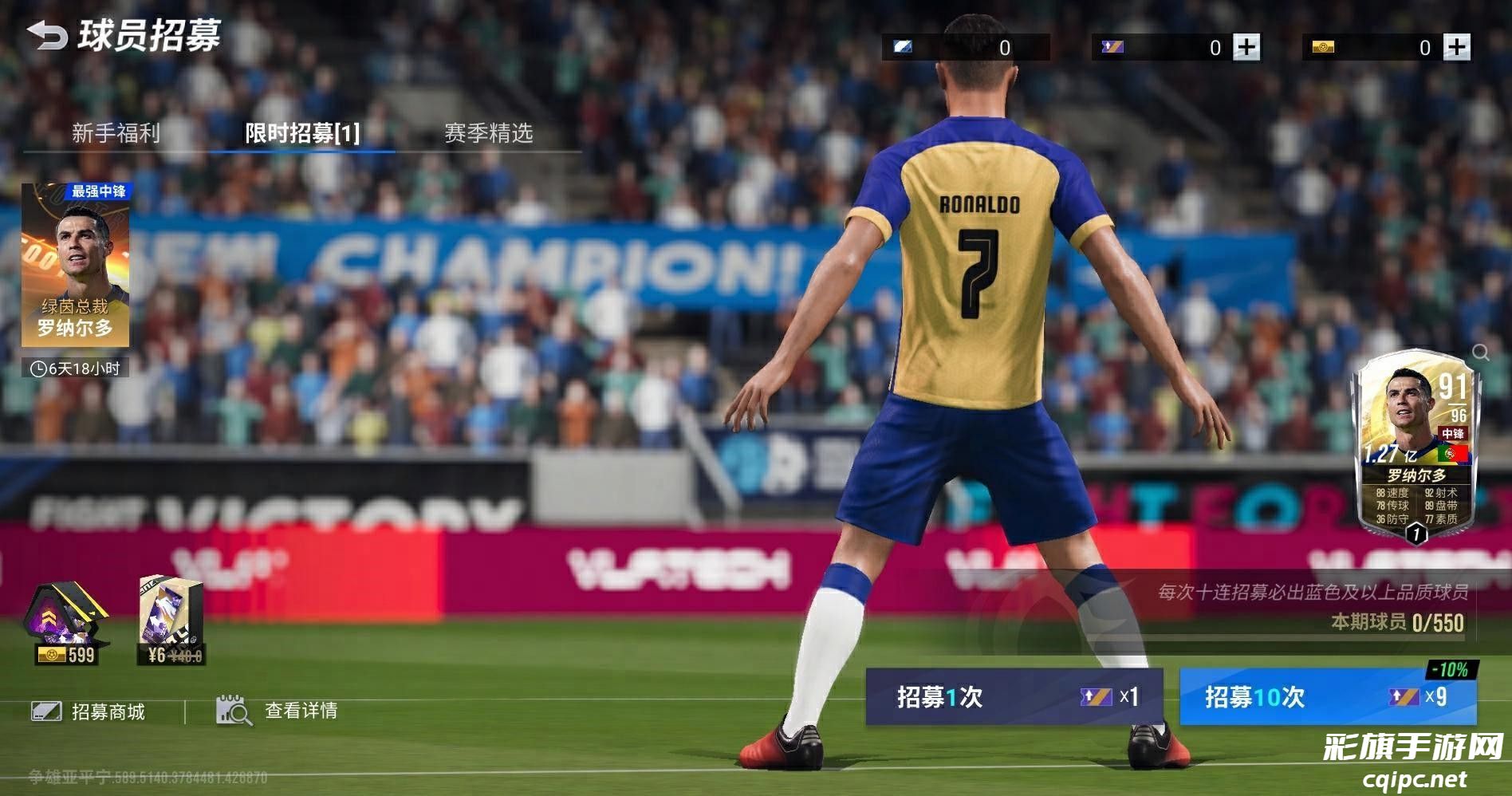Click the magnifier icon above player card
This screenshot has height=796, width=1512.
point(1481,353)
